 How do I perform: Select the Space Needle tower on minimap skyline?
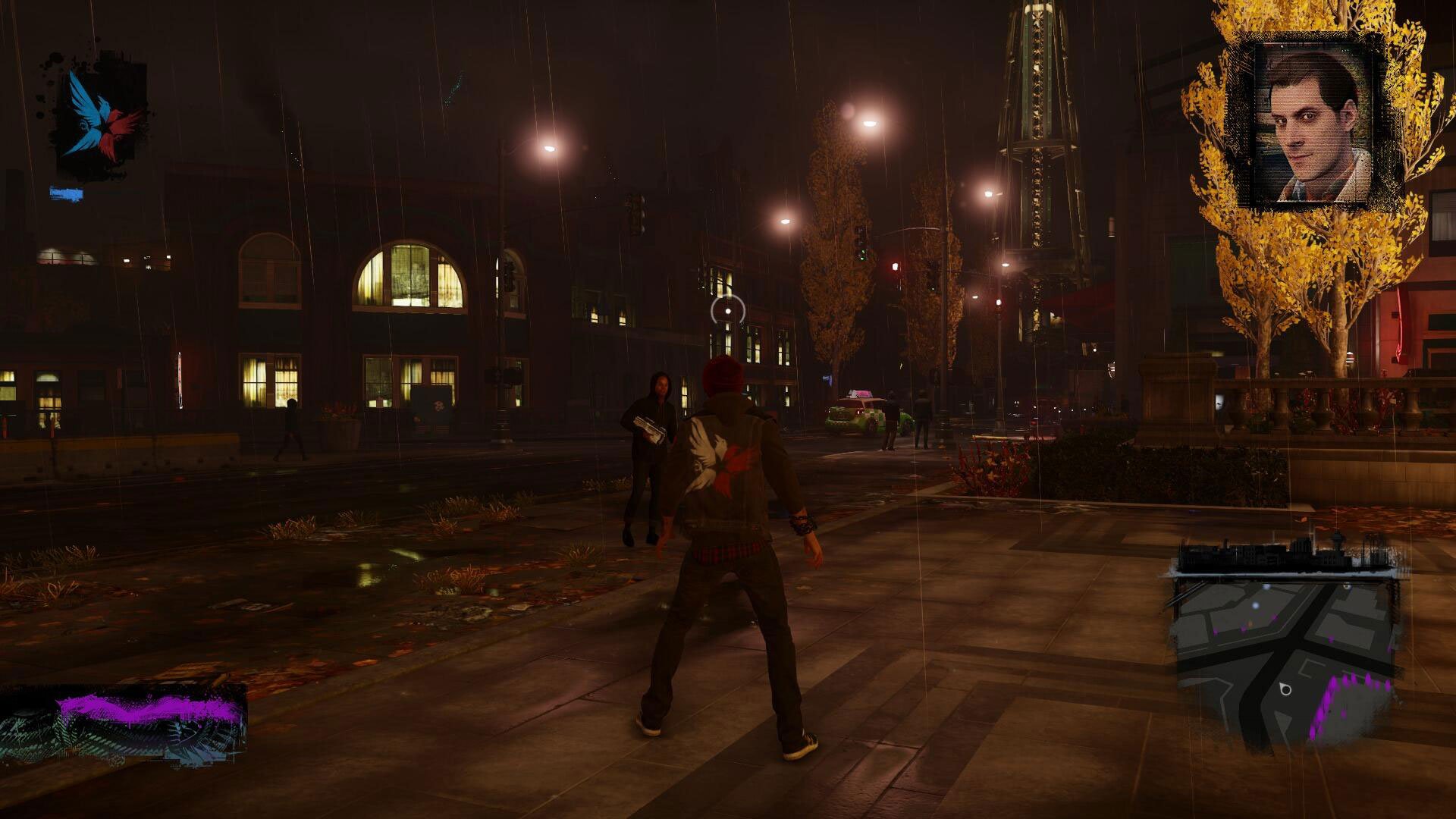(x=1336, y=538)
